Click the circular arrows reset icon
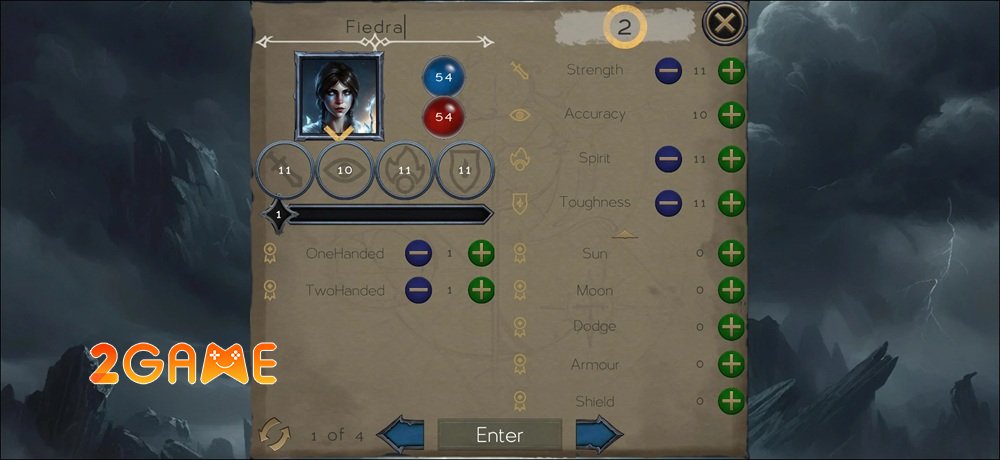This screenshot has width=1000, height=460. (x=274, y=435)
